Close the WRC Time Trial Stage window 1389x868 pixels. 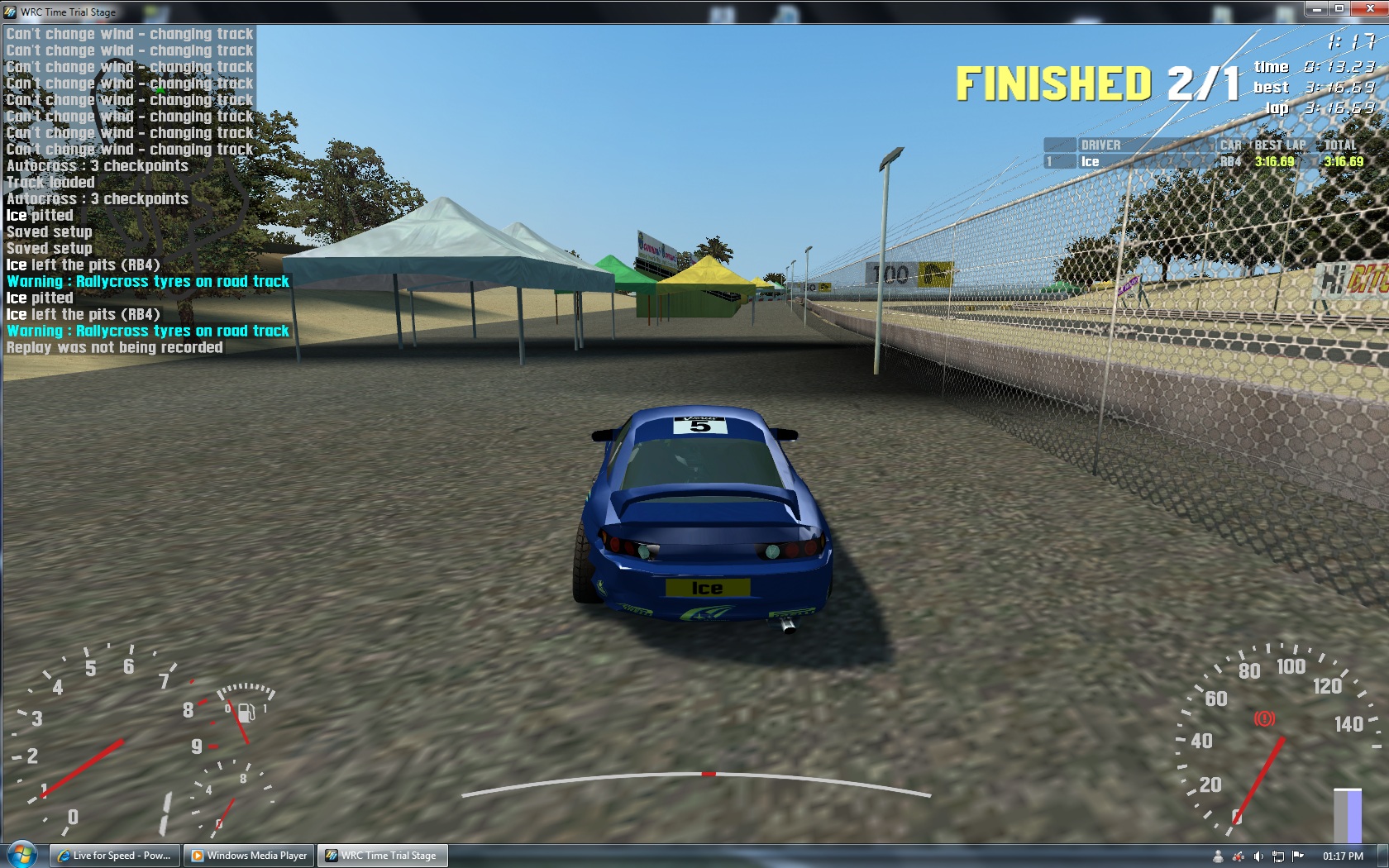pos(1369,9)
